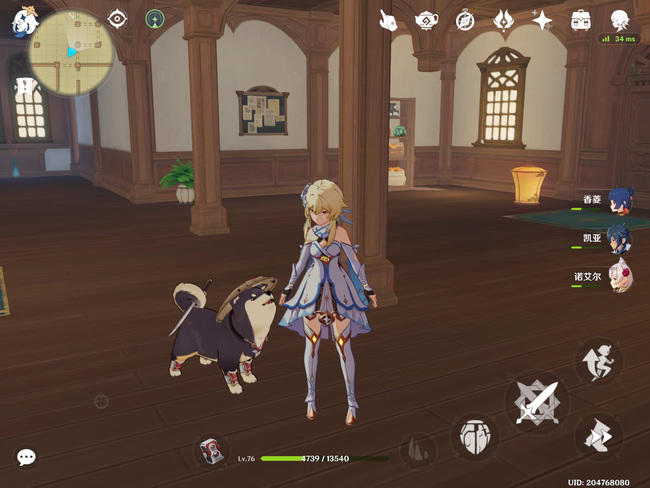Open the character profile head icon
The width and height of the screenshot is (650, 488).
tap(619, 20)
